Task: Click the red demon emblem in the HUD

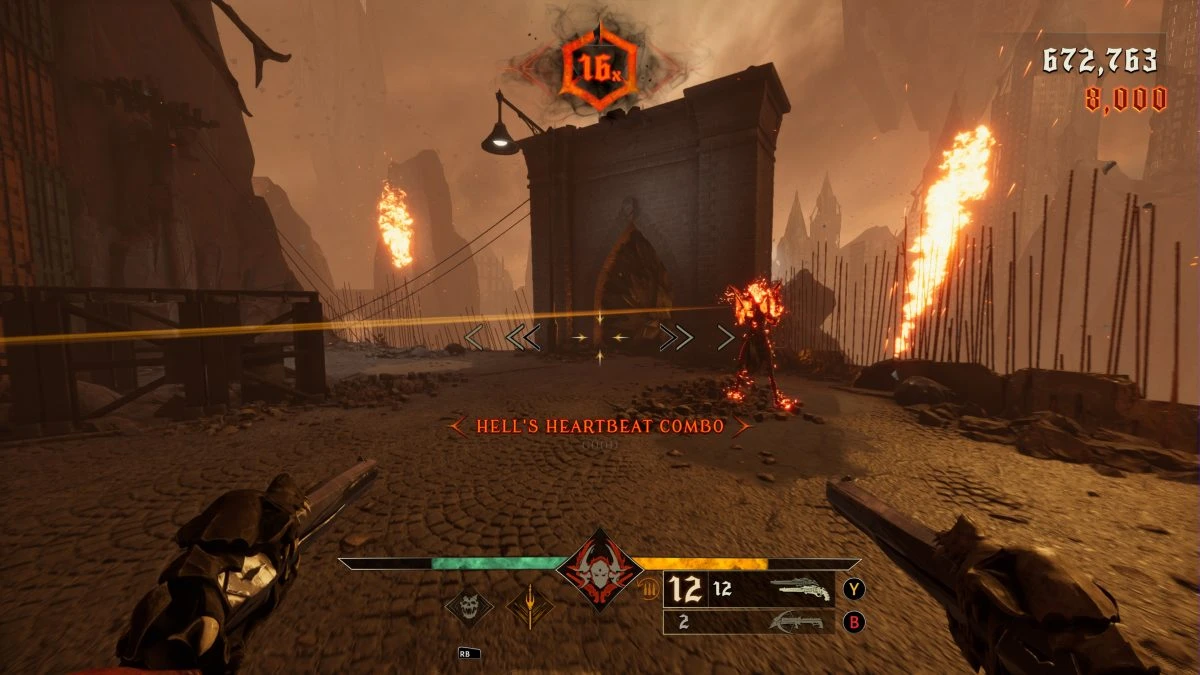Action: [x=600, y=571]
